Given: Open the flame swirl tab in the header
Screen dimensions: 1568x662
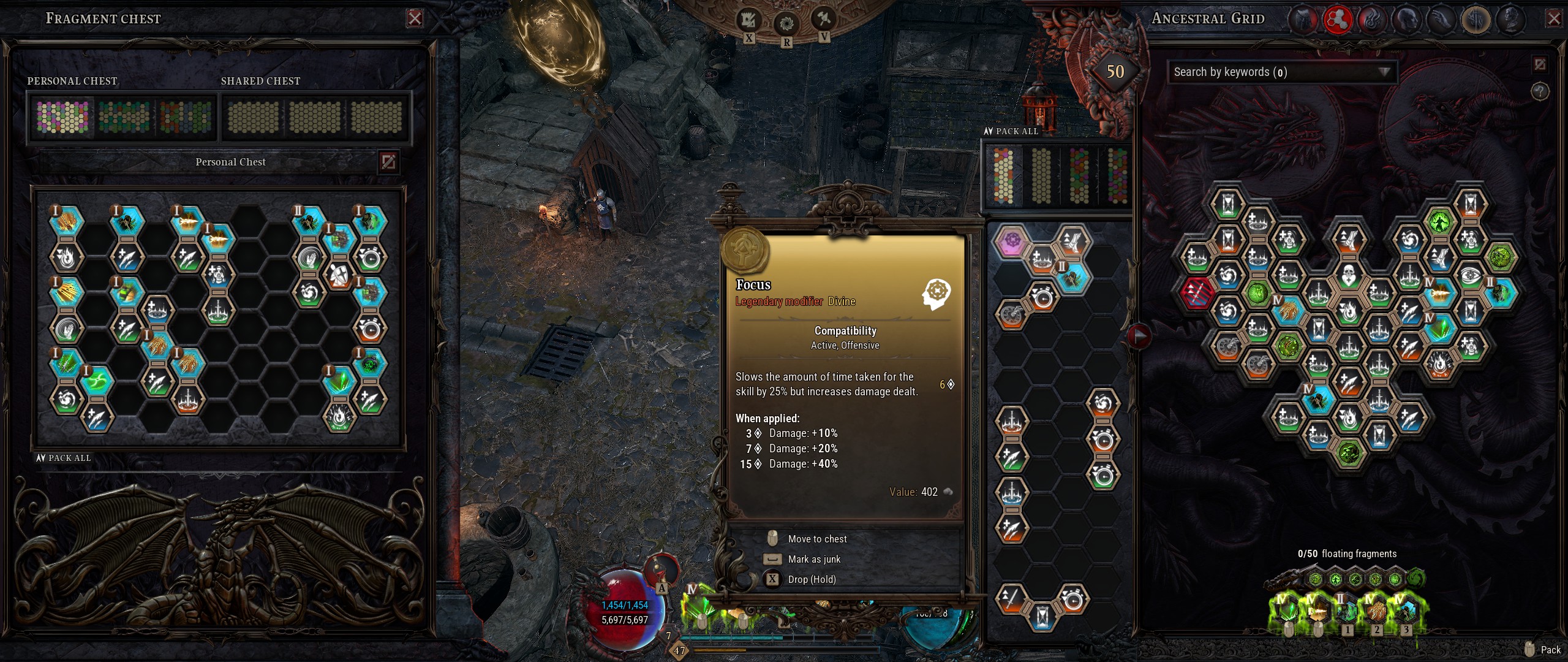Looking at the screenshot, I should click(1372, 20).
